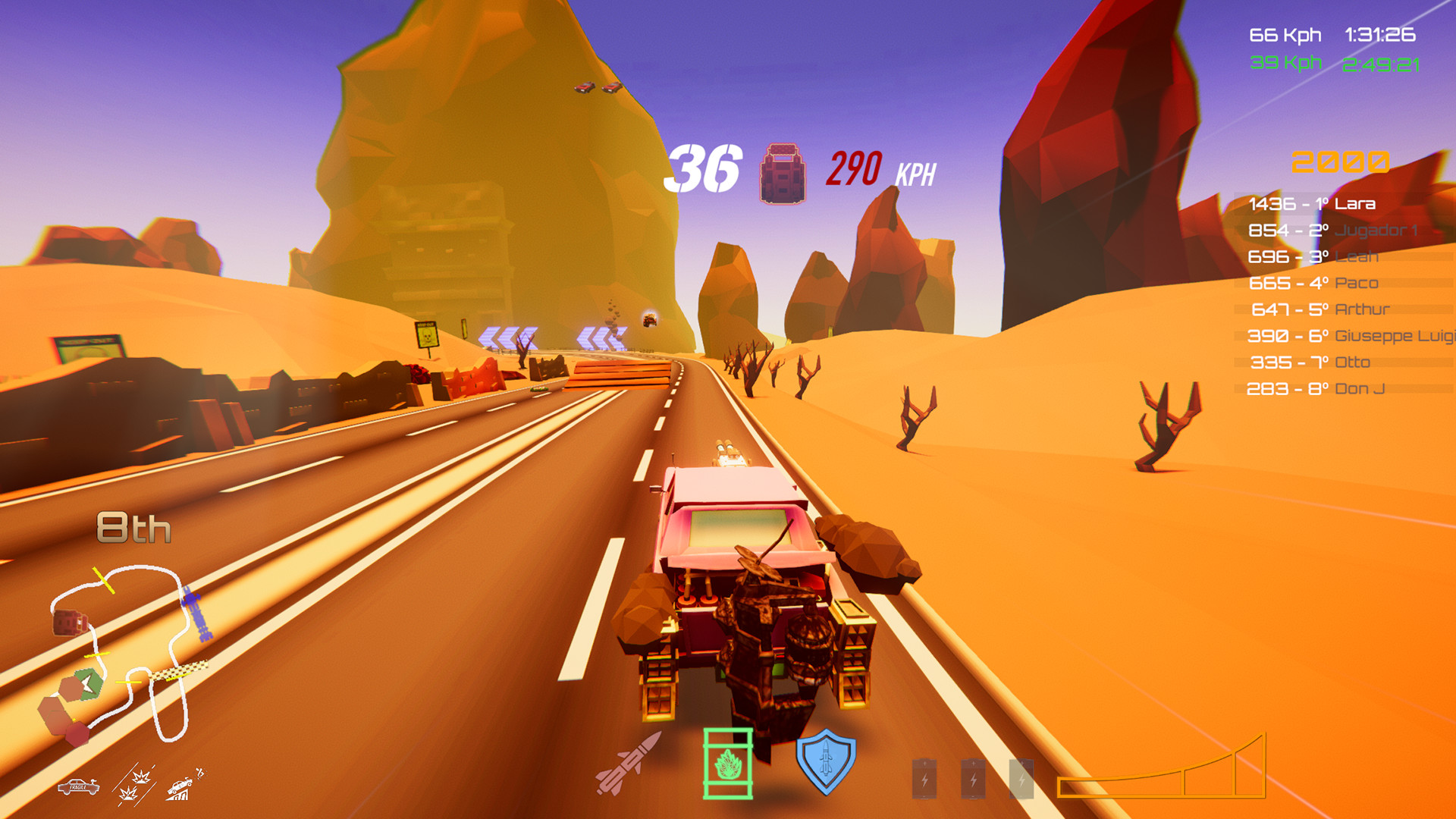
Task: Select the third faded battery icon
Action: pos(1021,777)
